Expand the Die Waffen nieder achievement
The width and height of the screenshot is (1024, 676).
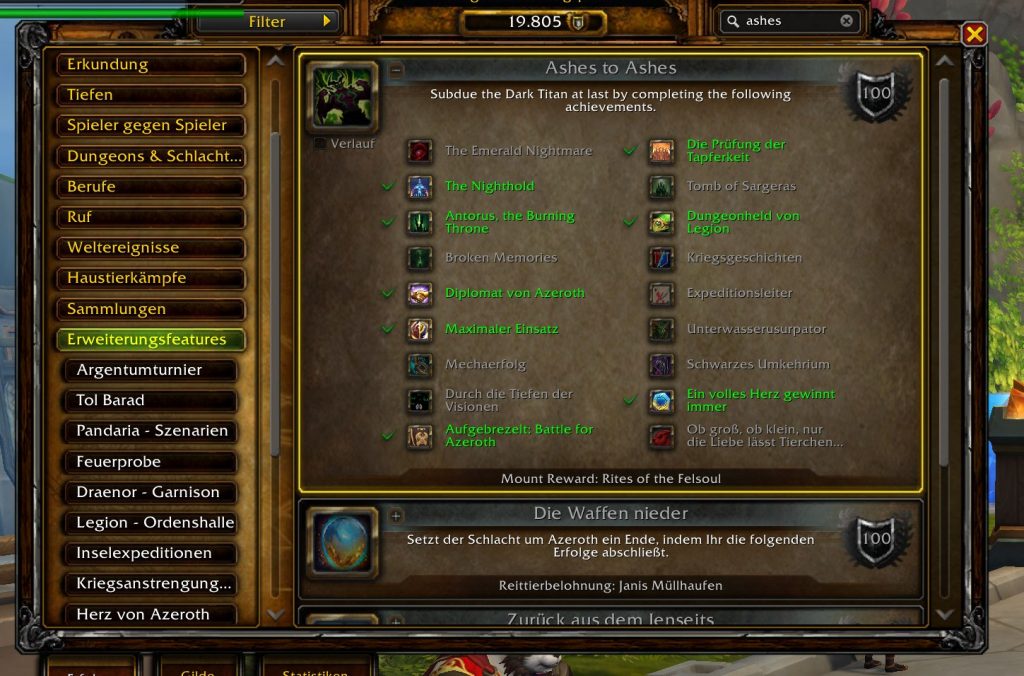(x=397, y=515)
